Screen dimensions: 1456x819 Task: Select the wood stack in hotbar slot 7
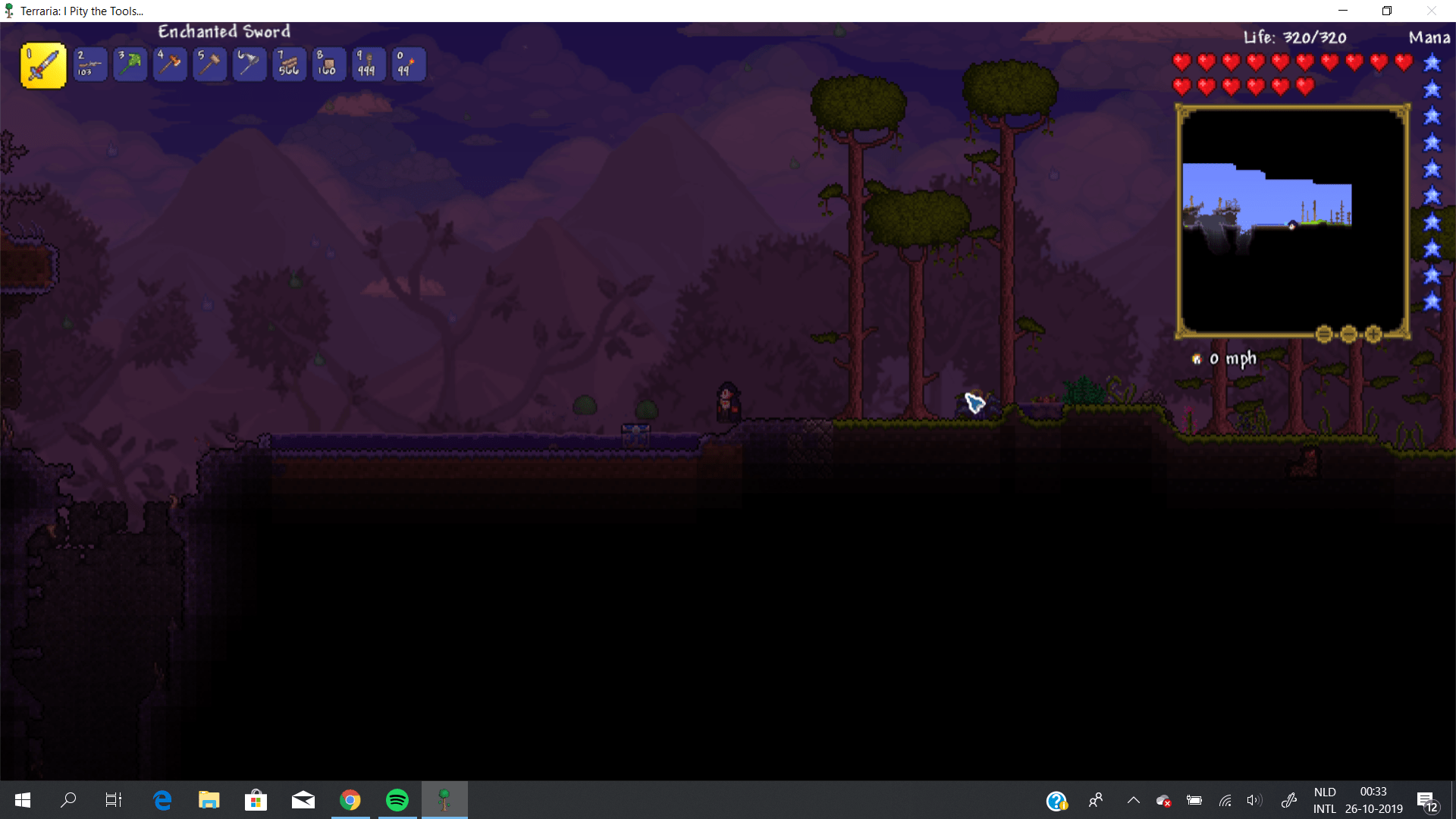289,64
